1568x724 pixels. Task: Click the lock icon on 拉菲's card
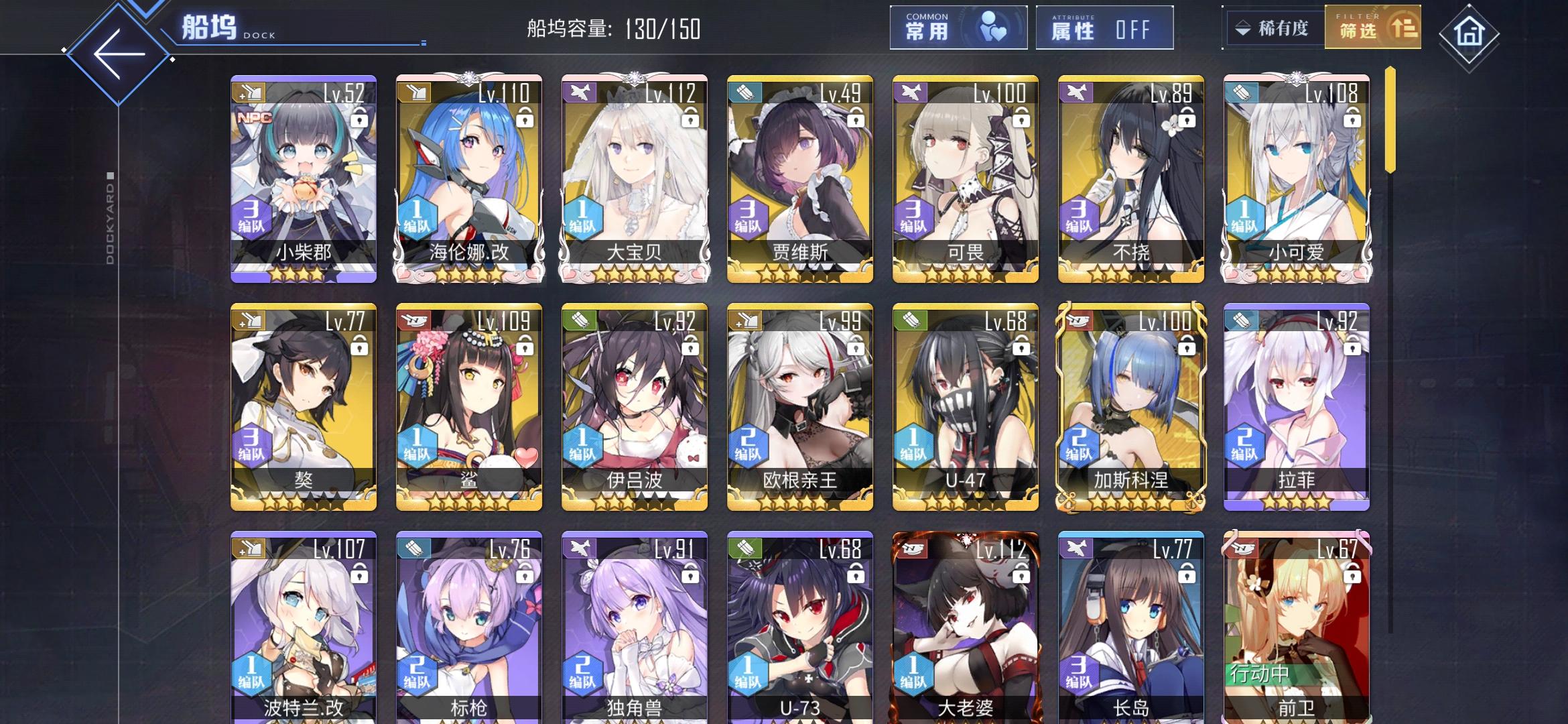click(1354, 347)
